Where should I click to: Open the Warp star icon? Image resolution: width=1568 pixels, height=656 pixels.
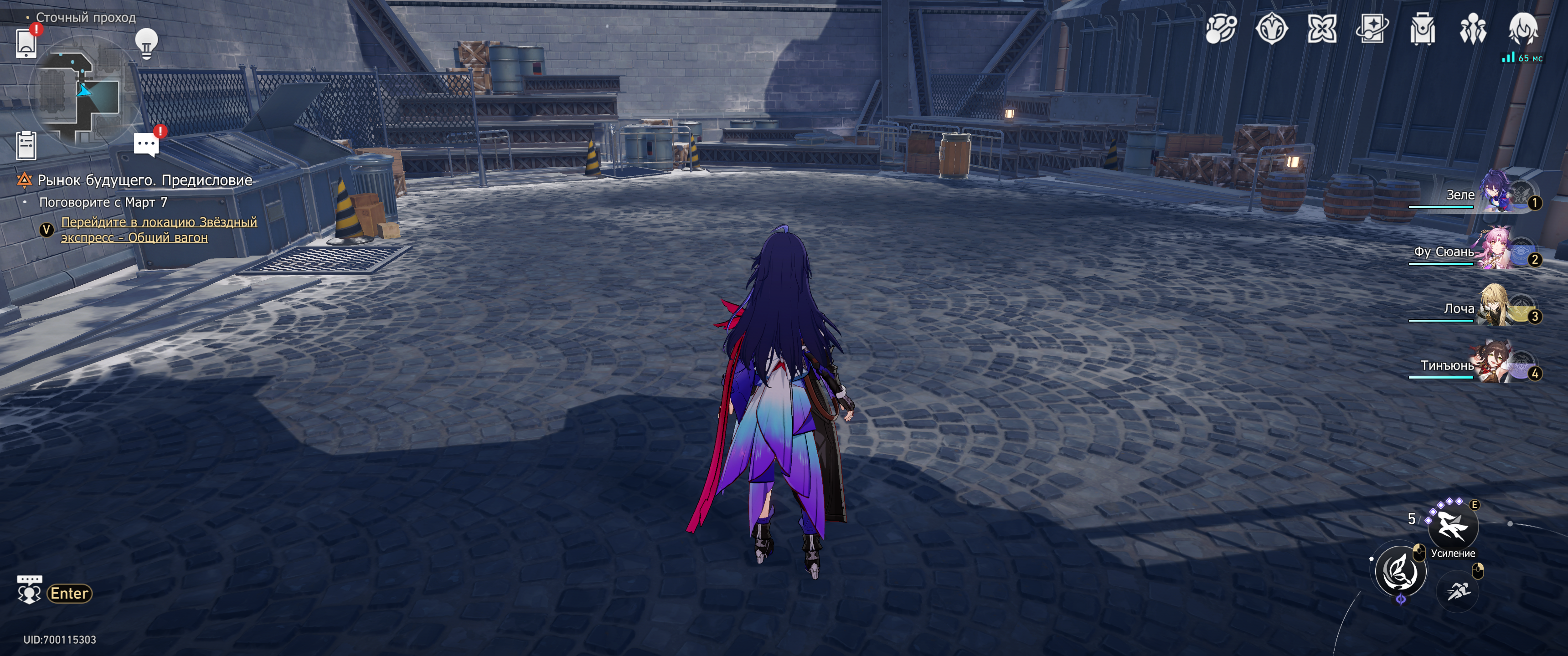point(1322,29)
